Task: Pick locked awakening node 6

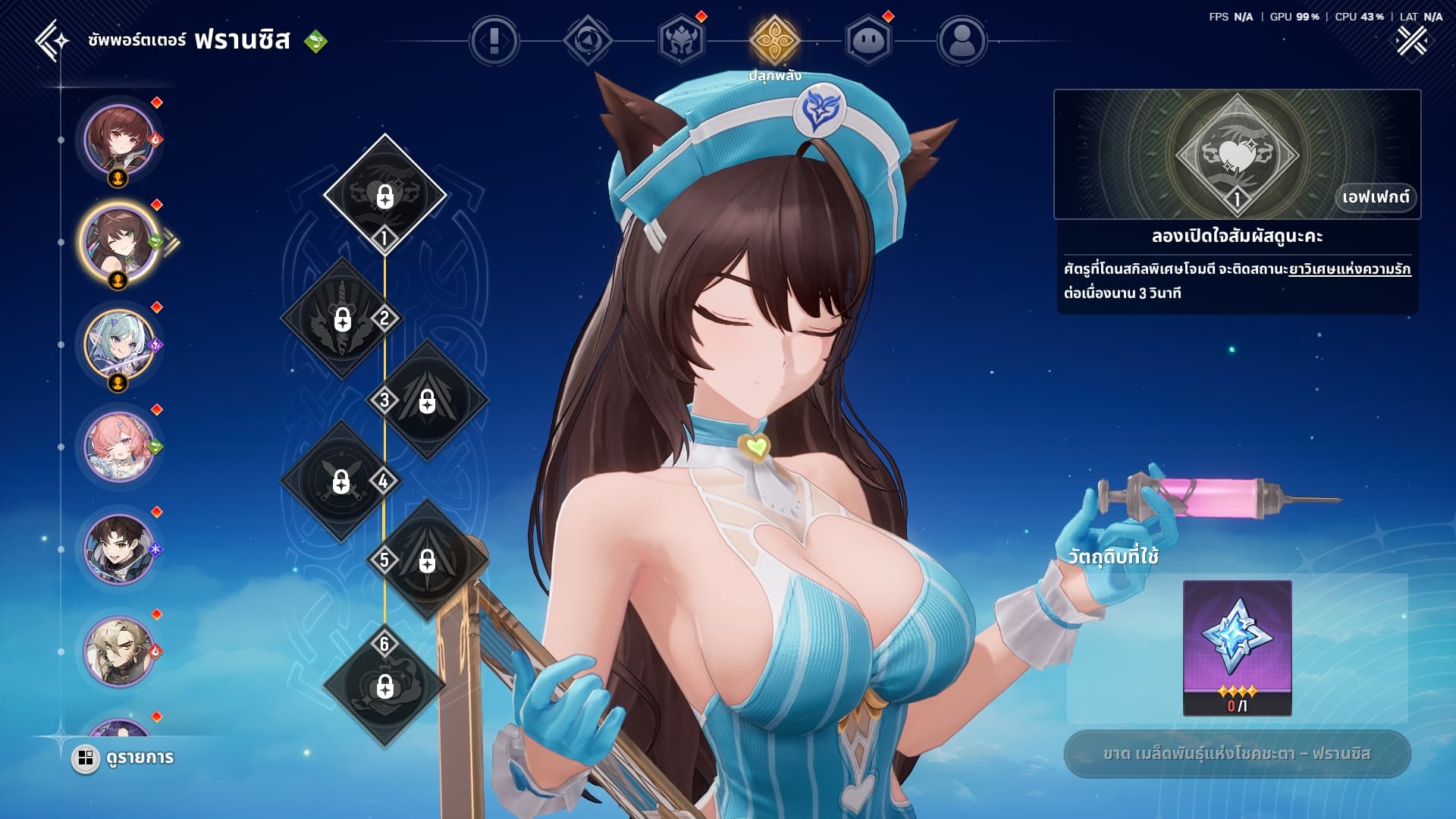Action: [384, 686]
